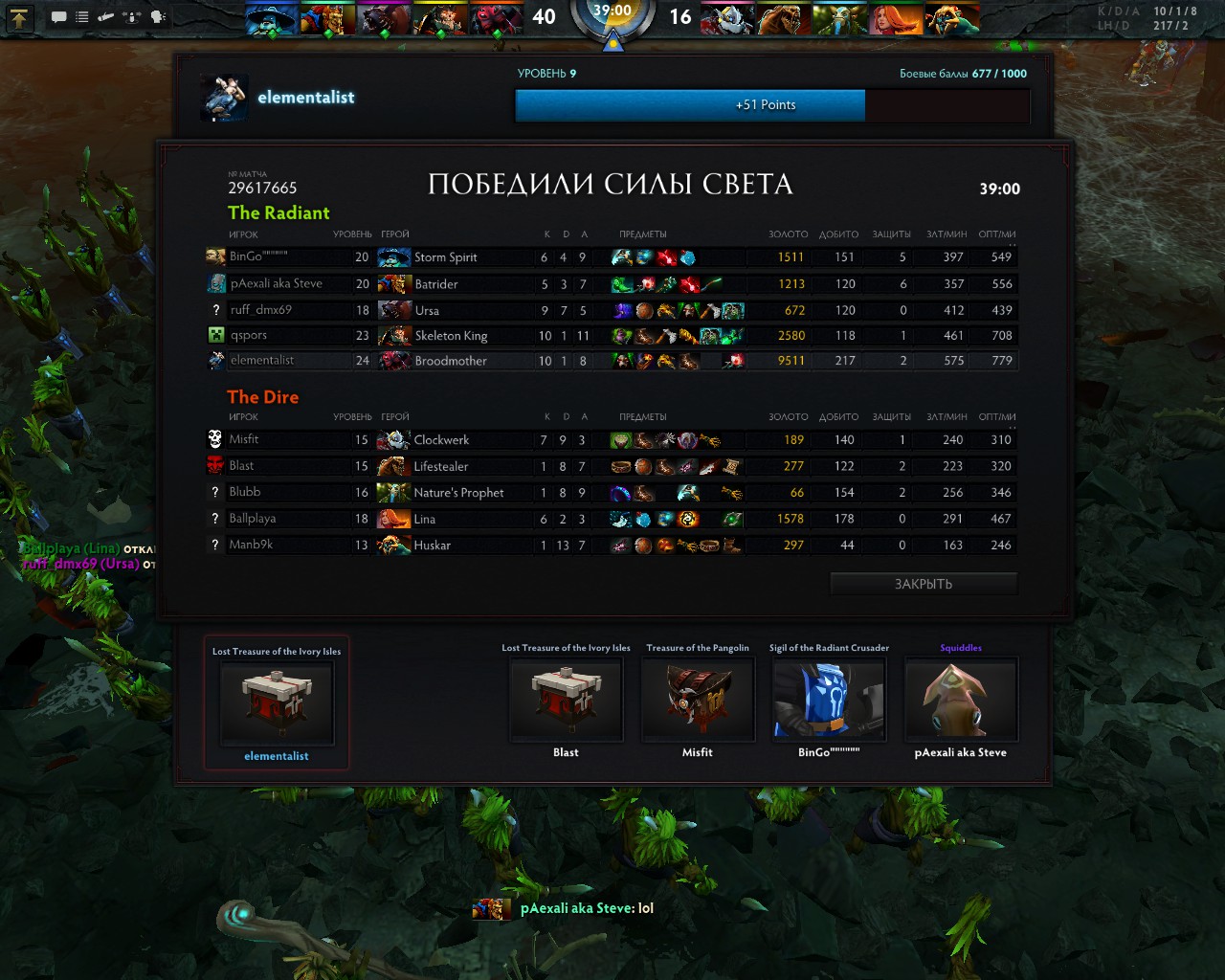Open the voice chat speaking-head icon
This screenshot has height=980, width=1225.
click(158, 16)
